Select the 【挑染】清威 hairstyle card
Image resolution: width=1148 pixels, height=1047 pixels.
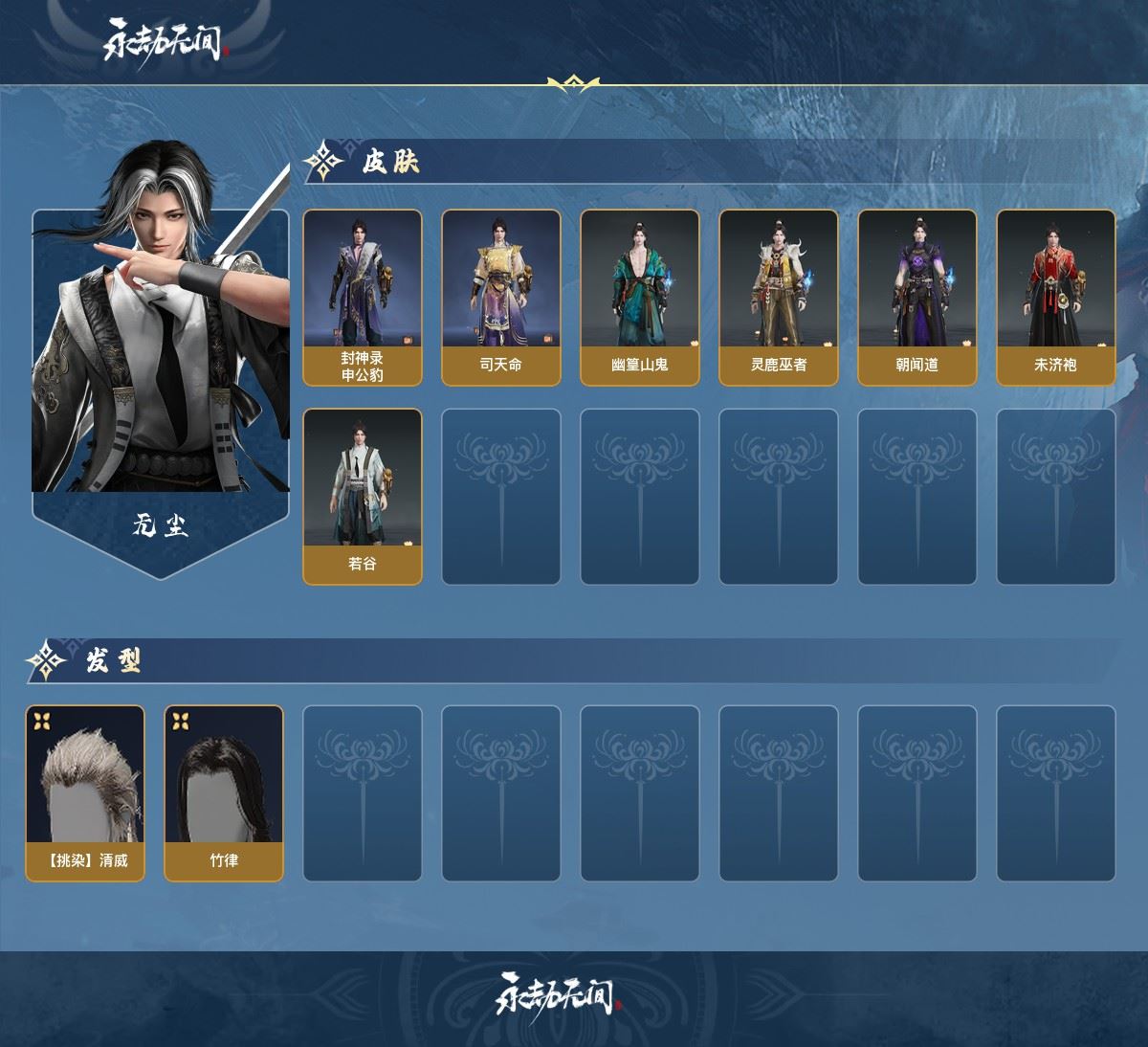click(85, 792)
